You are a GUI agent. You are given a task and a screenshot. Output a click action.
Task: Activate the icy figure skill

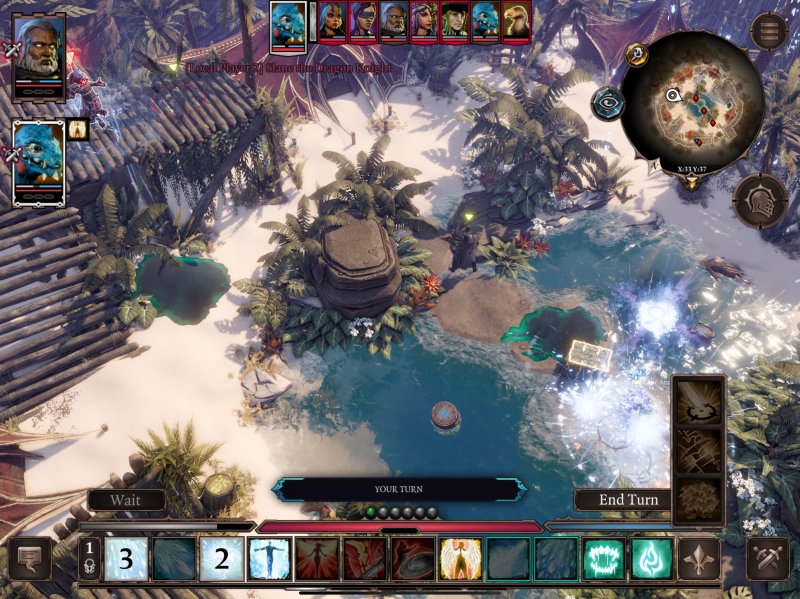270,559
